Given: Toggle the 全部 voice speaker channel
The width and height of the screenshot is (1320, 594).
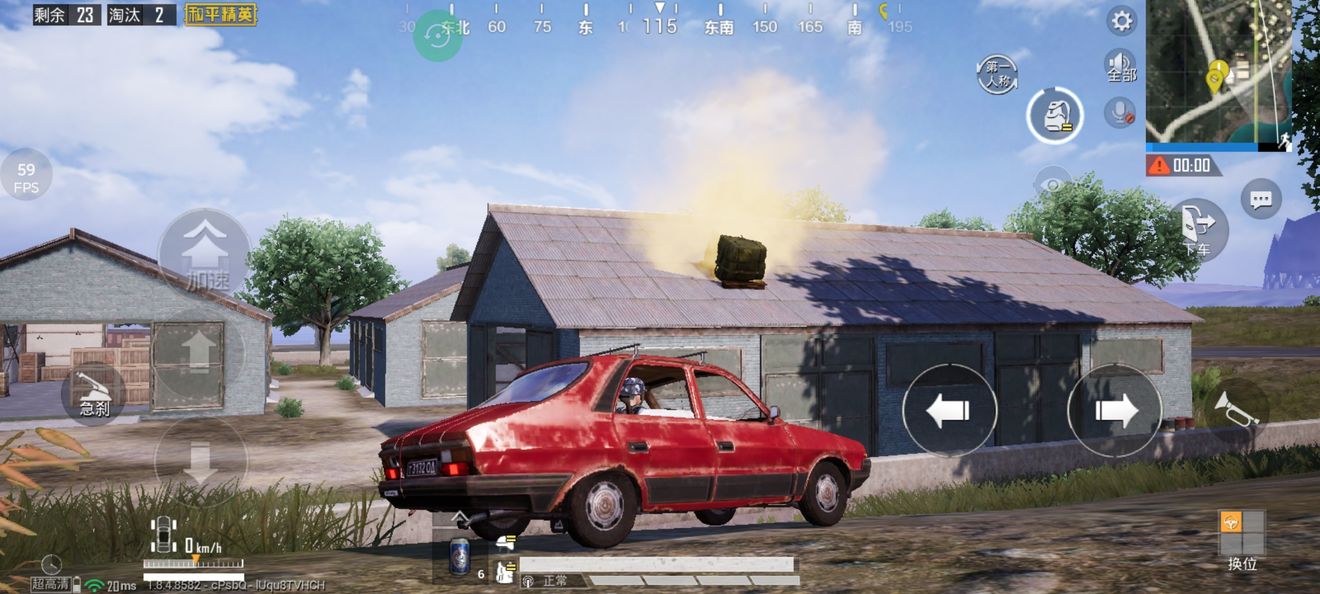Looking at the screenshot, I should pos(1121,66).
